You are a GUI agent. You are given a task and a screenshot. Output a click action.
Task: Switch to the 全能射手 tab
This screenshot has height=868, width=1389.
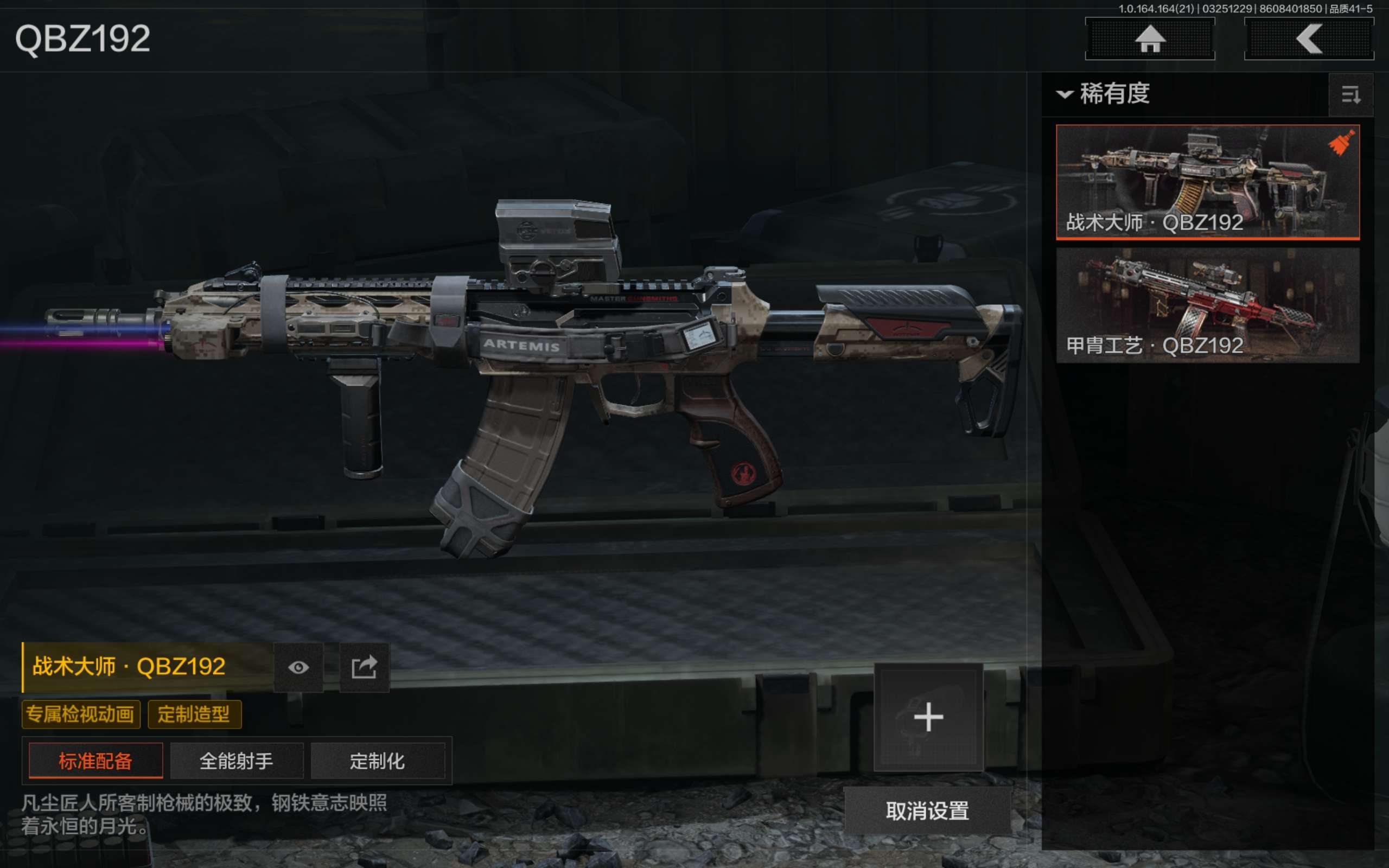pyautogui.click(x=237, y=761)
